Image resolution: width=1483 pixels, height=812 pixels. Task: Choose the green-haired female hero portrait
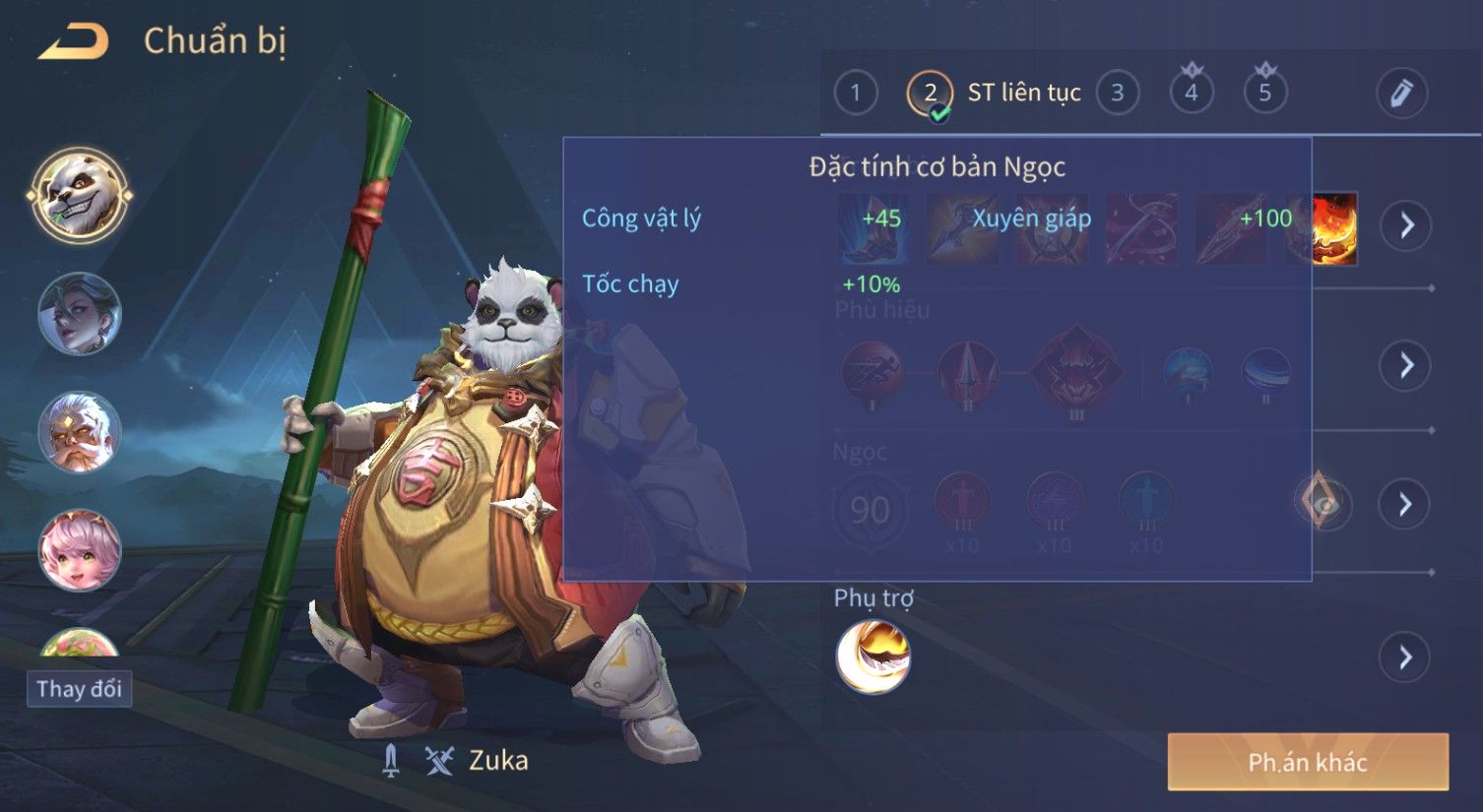pos(80,314)
